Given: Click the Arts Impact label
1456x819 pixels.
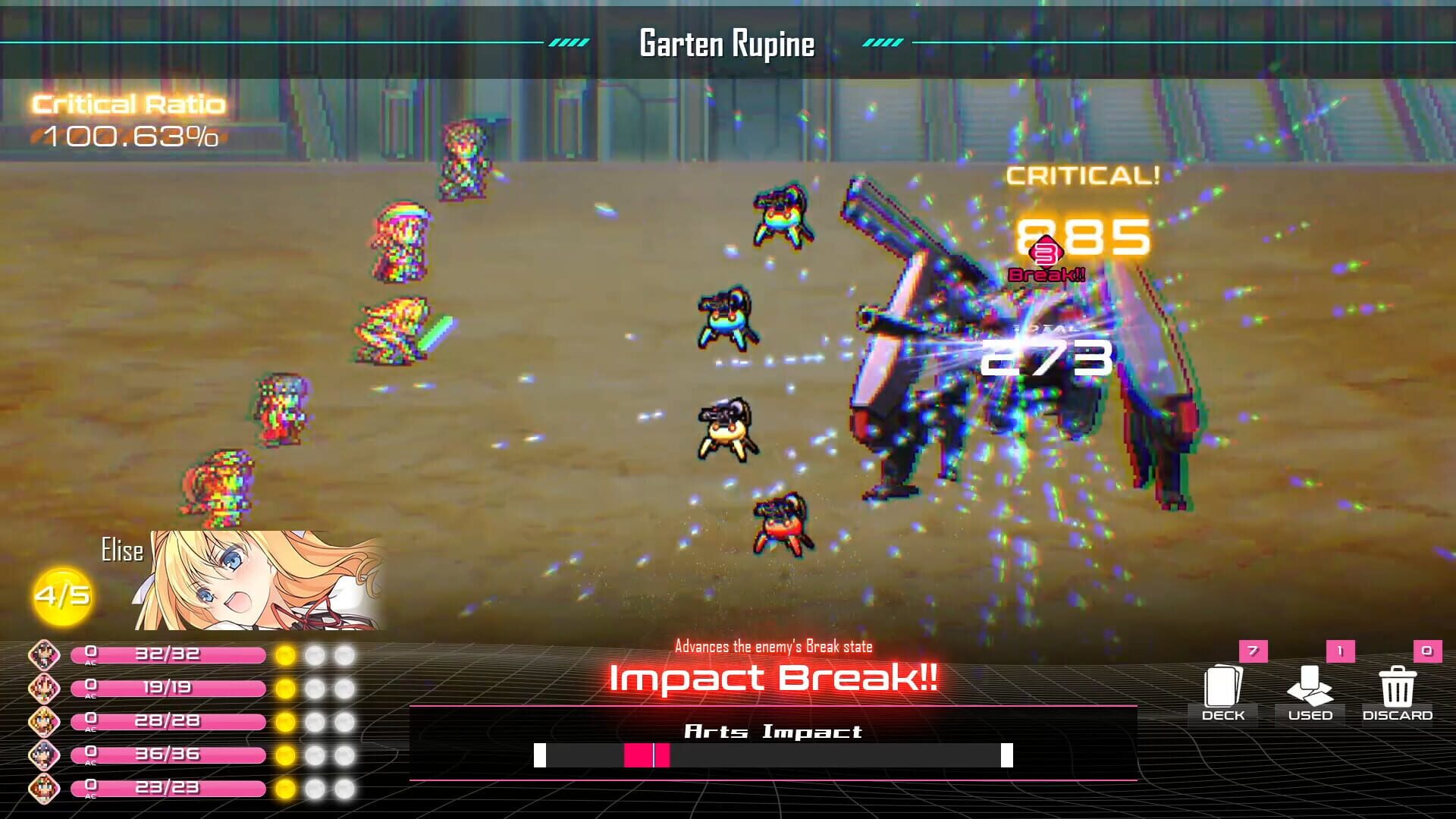Looking at the screenshot, I should pyautogui.click(x=773, y=733).
